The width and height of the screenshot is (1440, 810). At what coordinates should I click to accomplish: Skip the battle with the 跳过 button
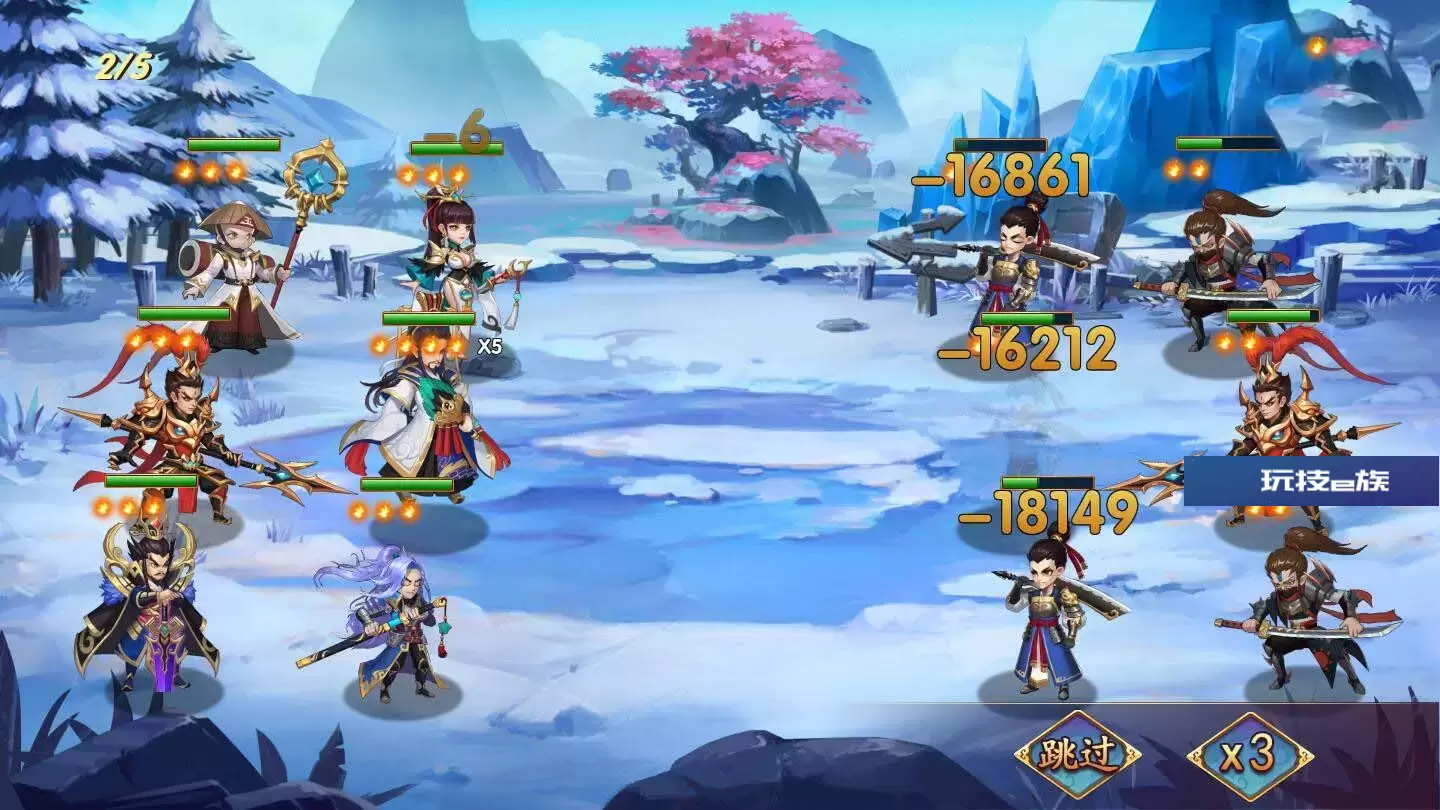point(1077,755)
